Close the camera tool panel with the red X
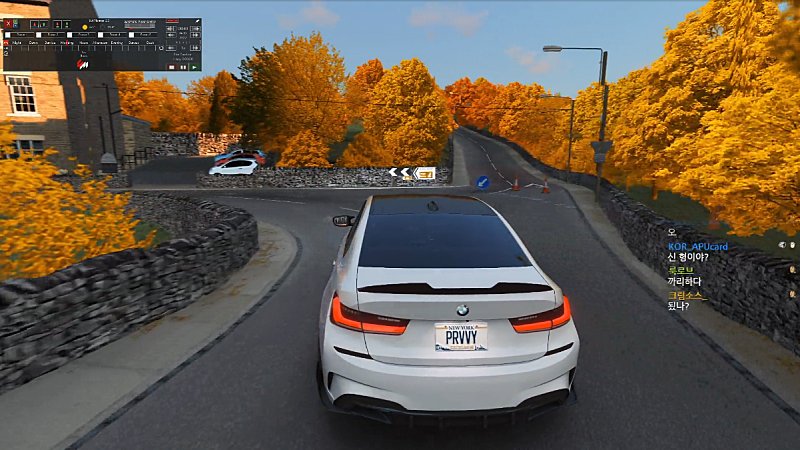This screenshot has width=800, height=450. point(8,23)
